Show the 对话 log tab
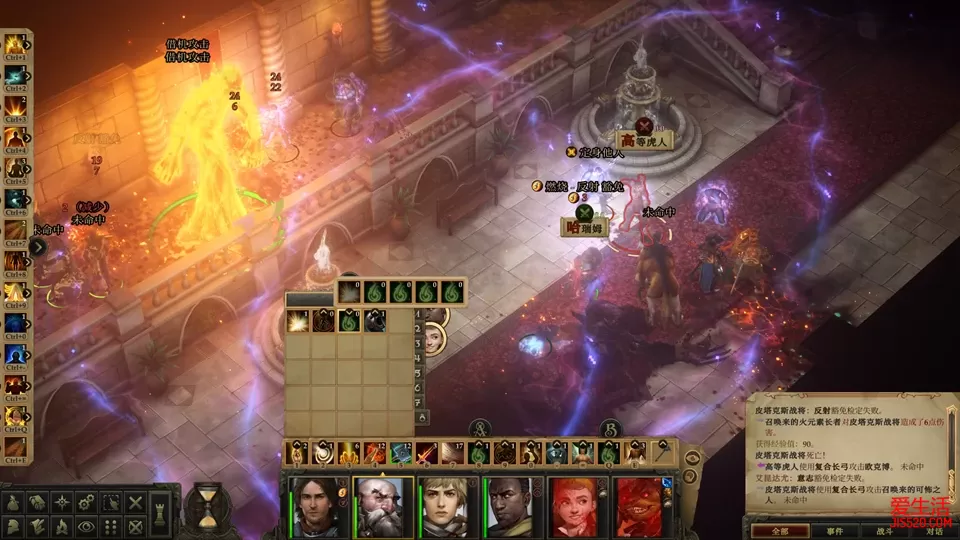 pyautogui.click(x=933, y=530)
